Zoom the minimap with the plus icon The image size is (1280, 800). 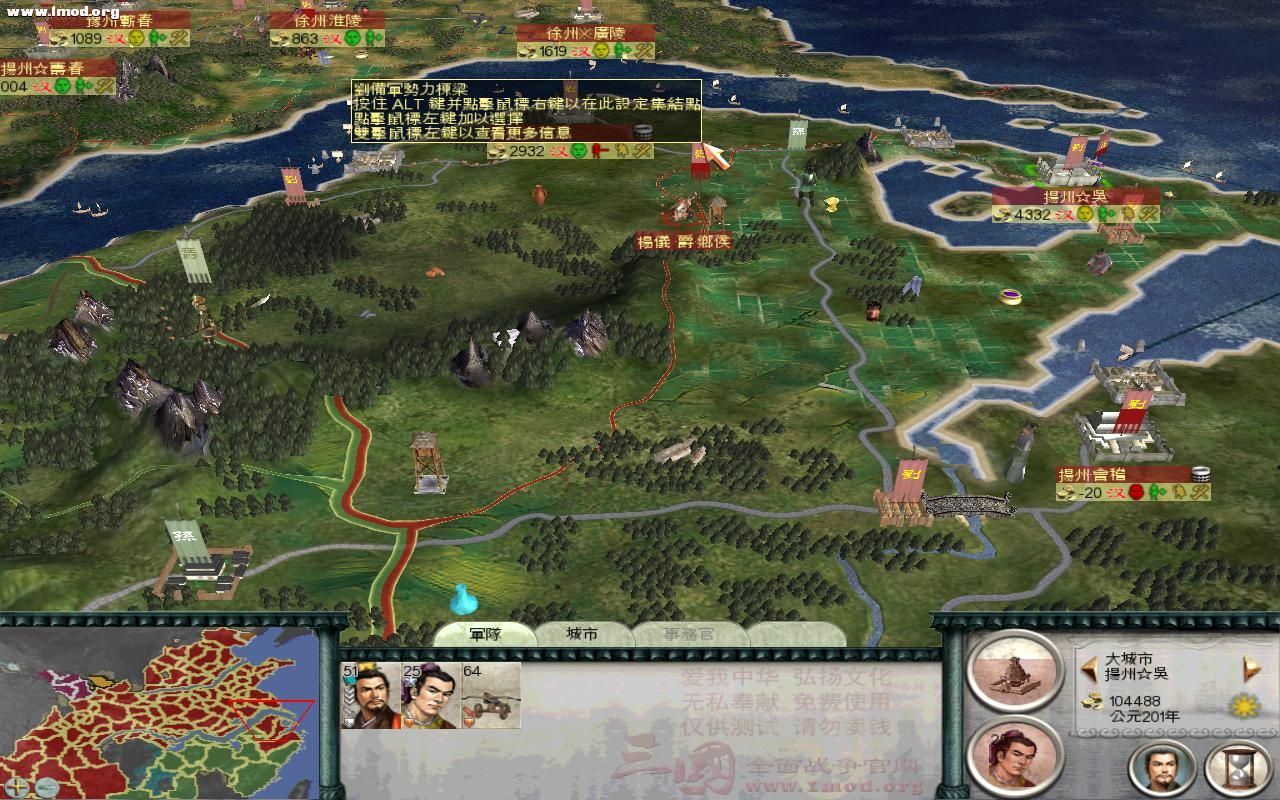point(17,786)
